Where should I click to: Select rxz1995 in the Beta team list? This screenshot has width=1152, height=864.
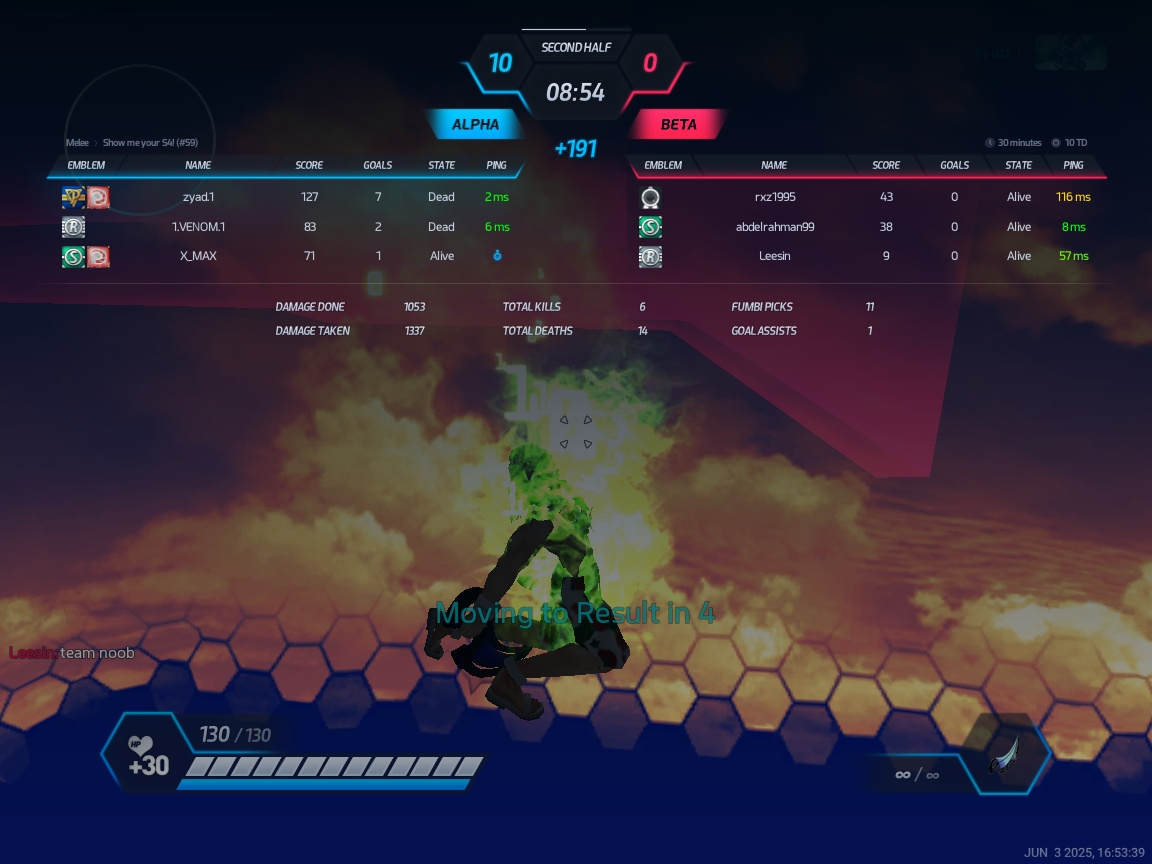(x=774, y=197)
